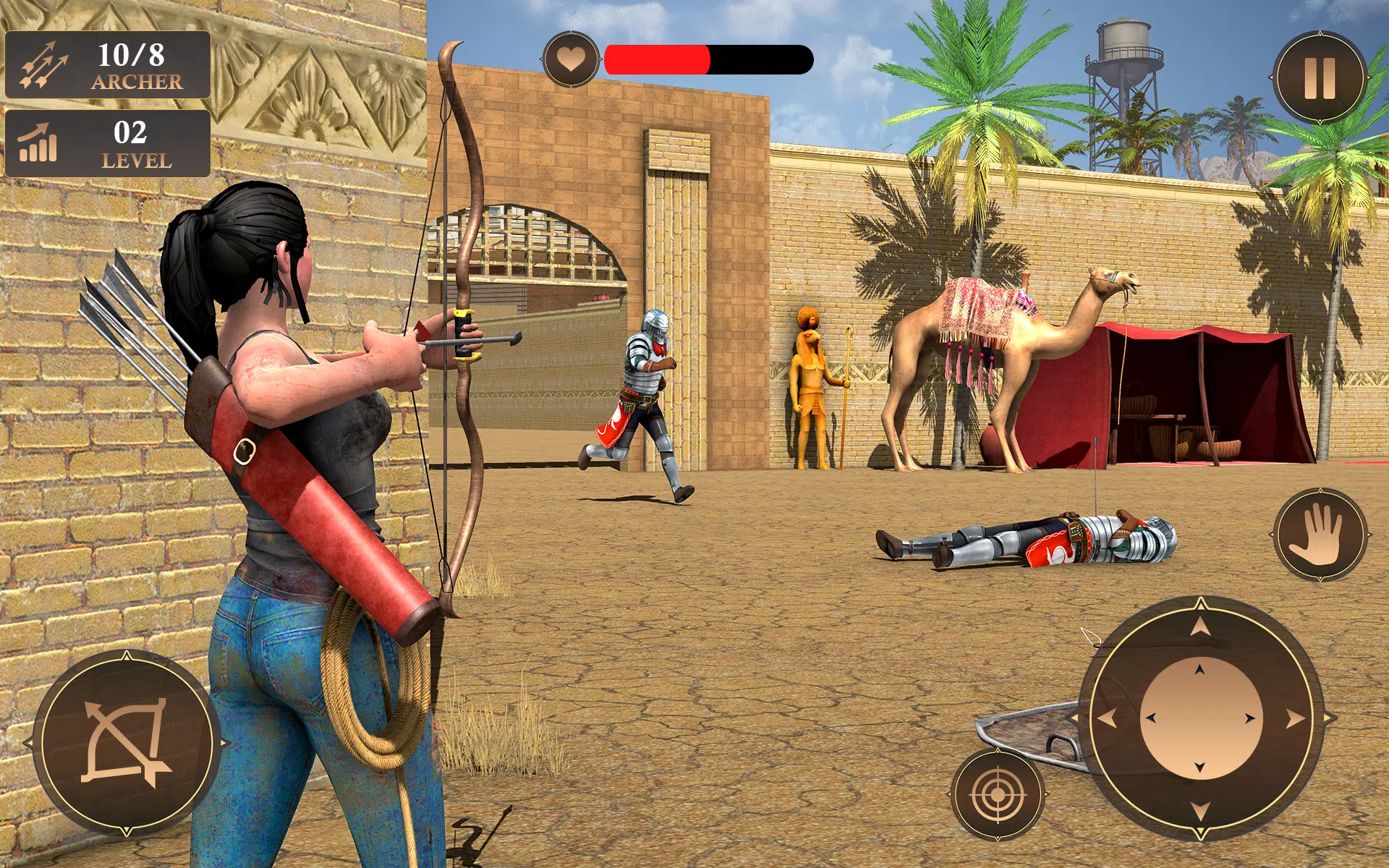
Task: Move backward using the joystick down arrow
Action: [x=1201, y=810]
